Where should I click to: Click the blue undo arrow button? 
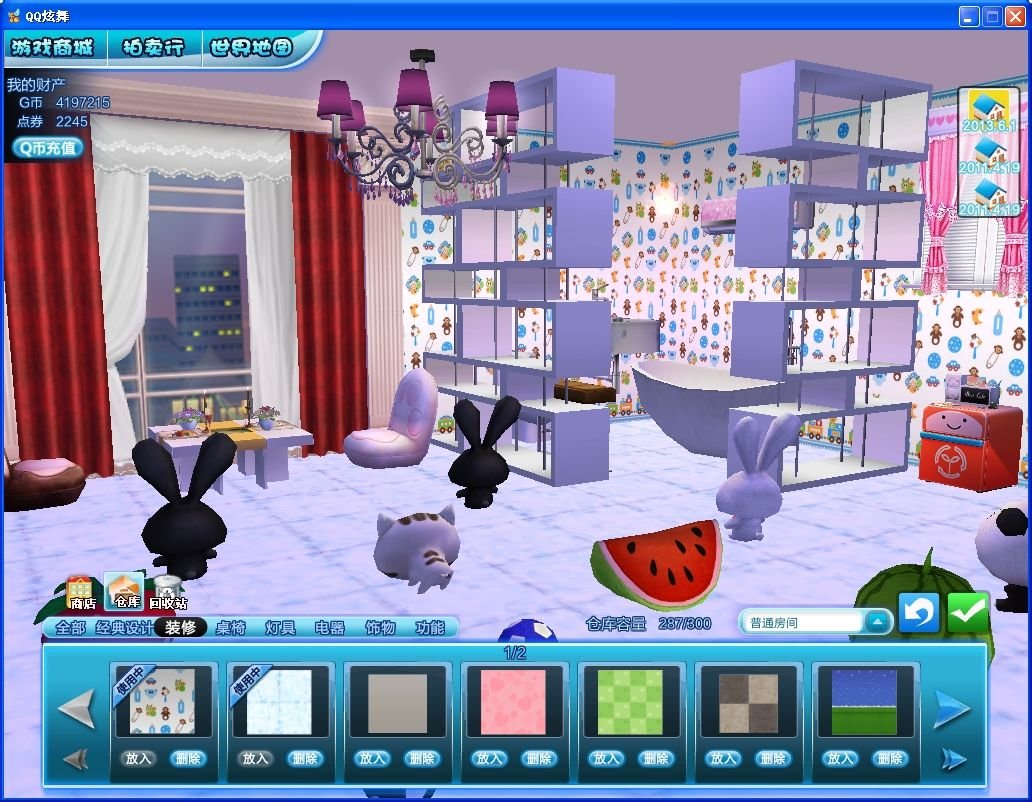click(918, 613)
